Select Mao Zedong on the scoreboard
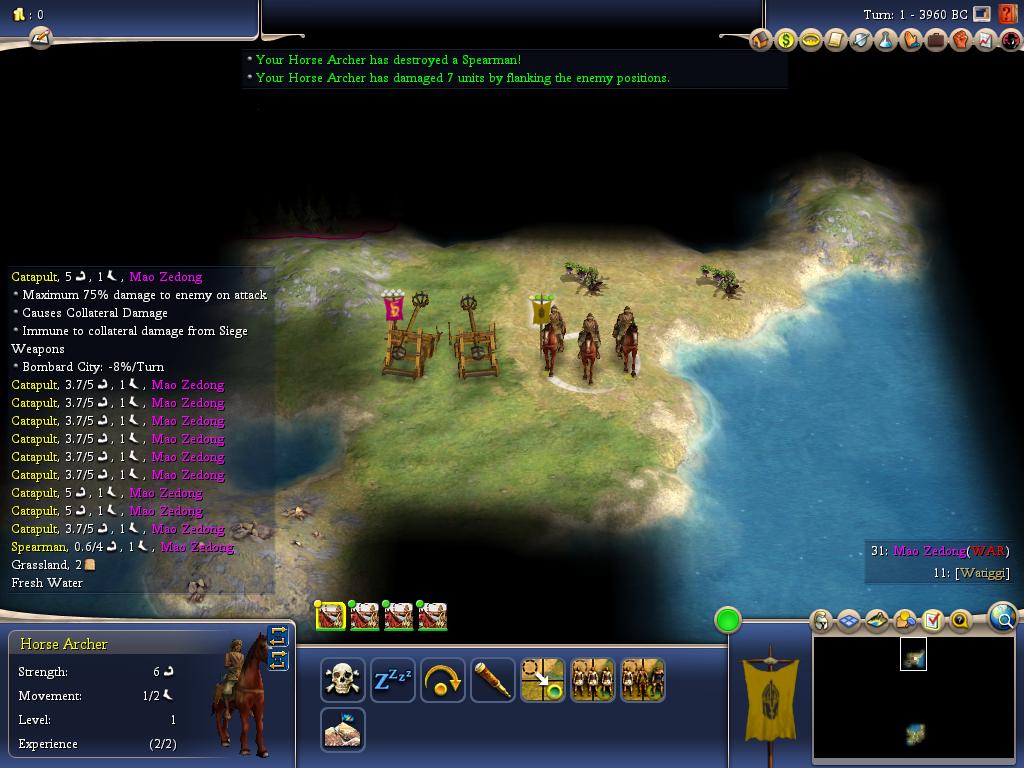The image size is (1024, 768). tap(929, 551)
